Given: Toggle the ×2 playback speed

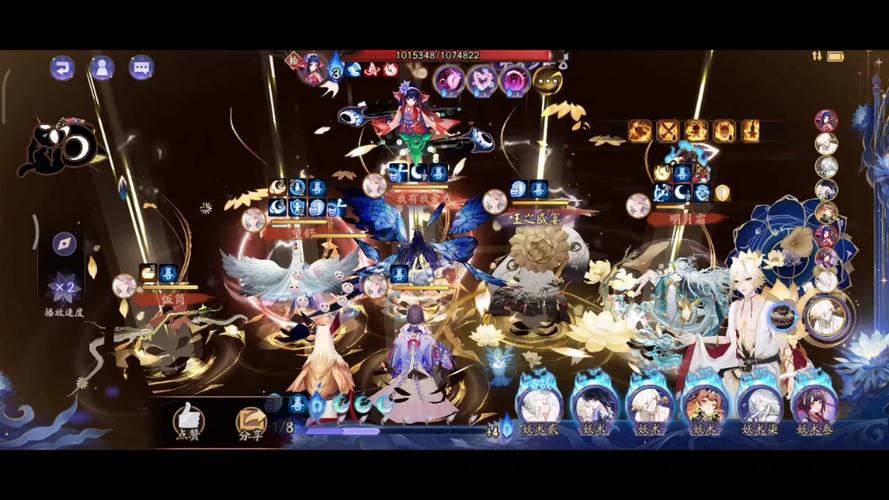Looking at the screenshot, I should pos(63,287).
